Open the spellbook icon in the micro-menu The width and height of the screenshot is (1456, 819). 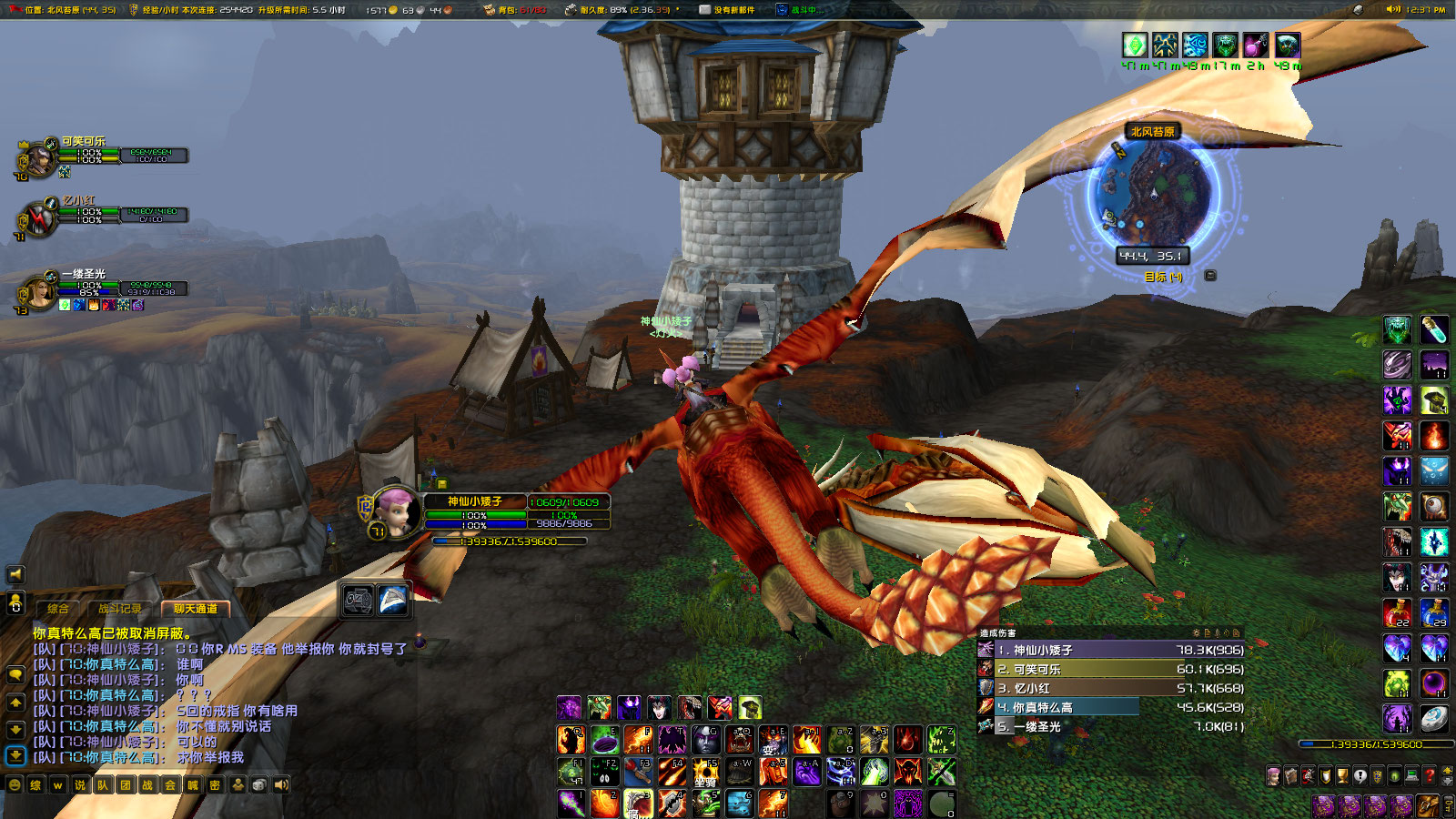tap(1291, 775)
